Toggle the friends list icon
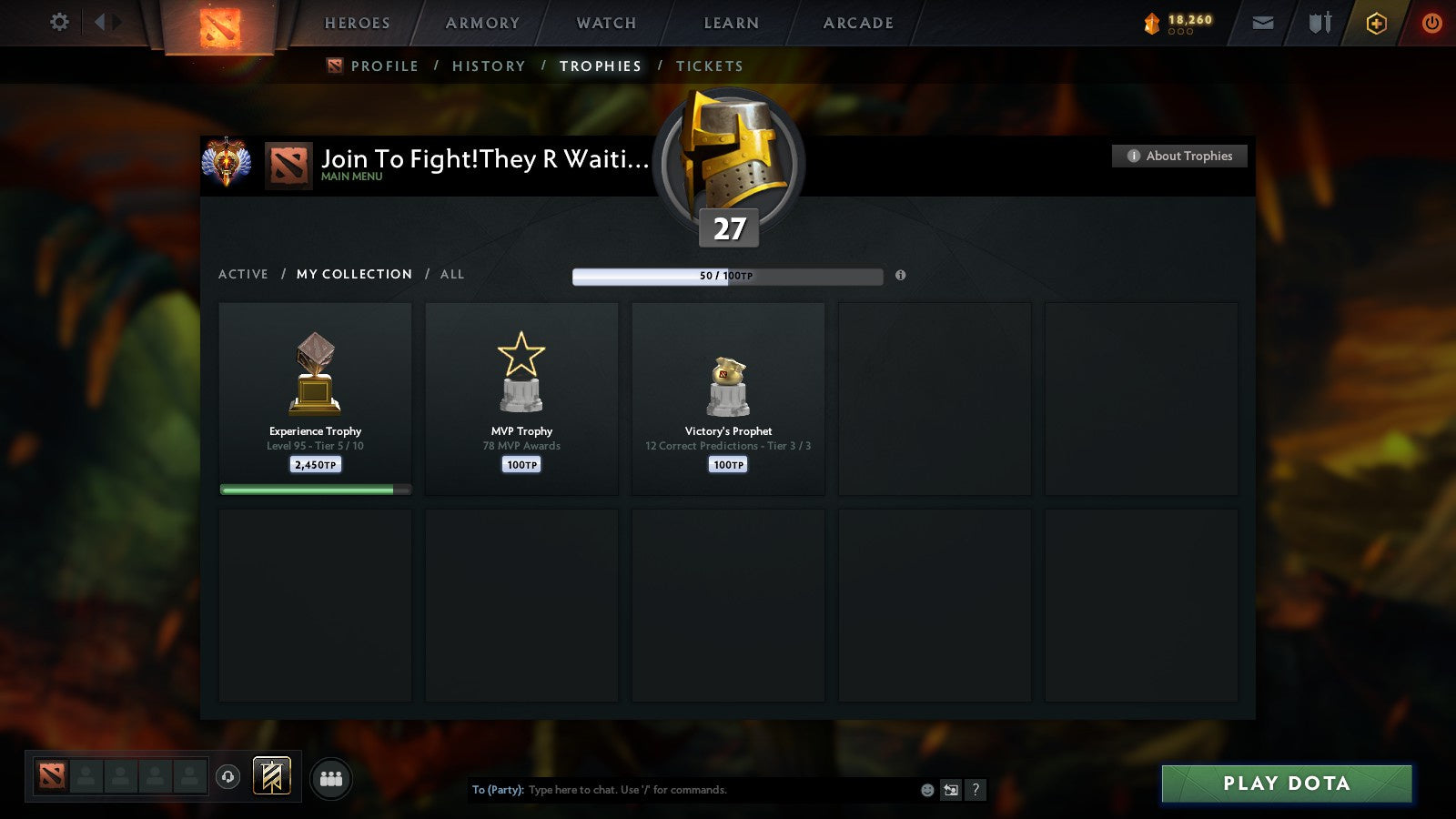 [331, 776]
